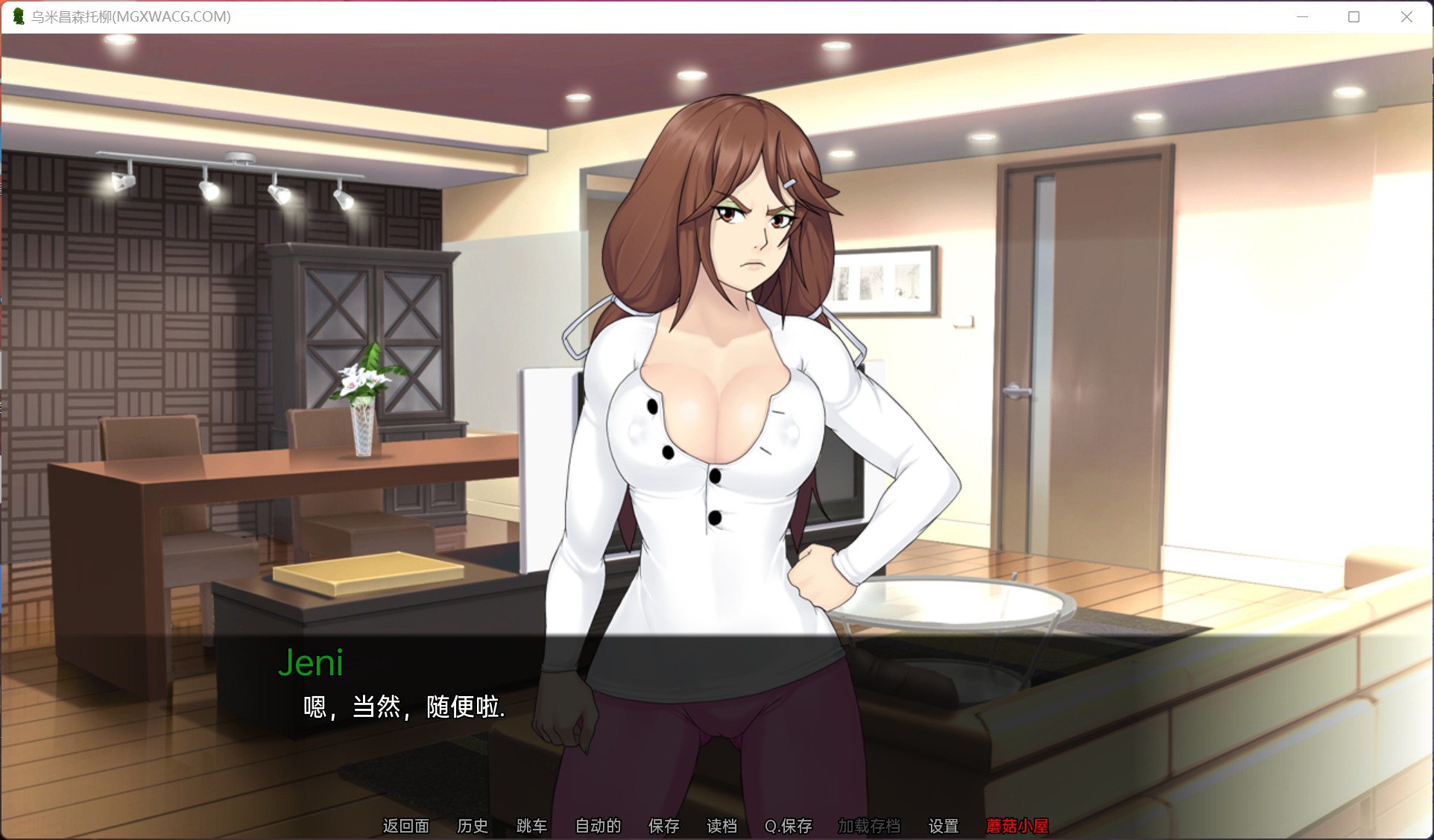Click the title bar text 乌米昌森托柳(MGXWACG.COM)
Image resolution: width=1434 pixels, height=840 pixels.
tap(130, 16)
